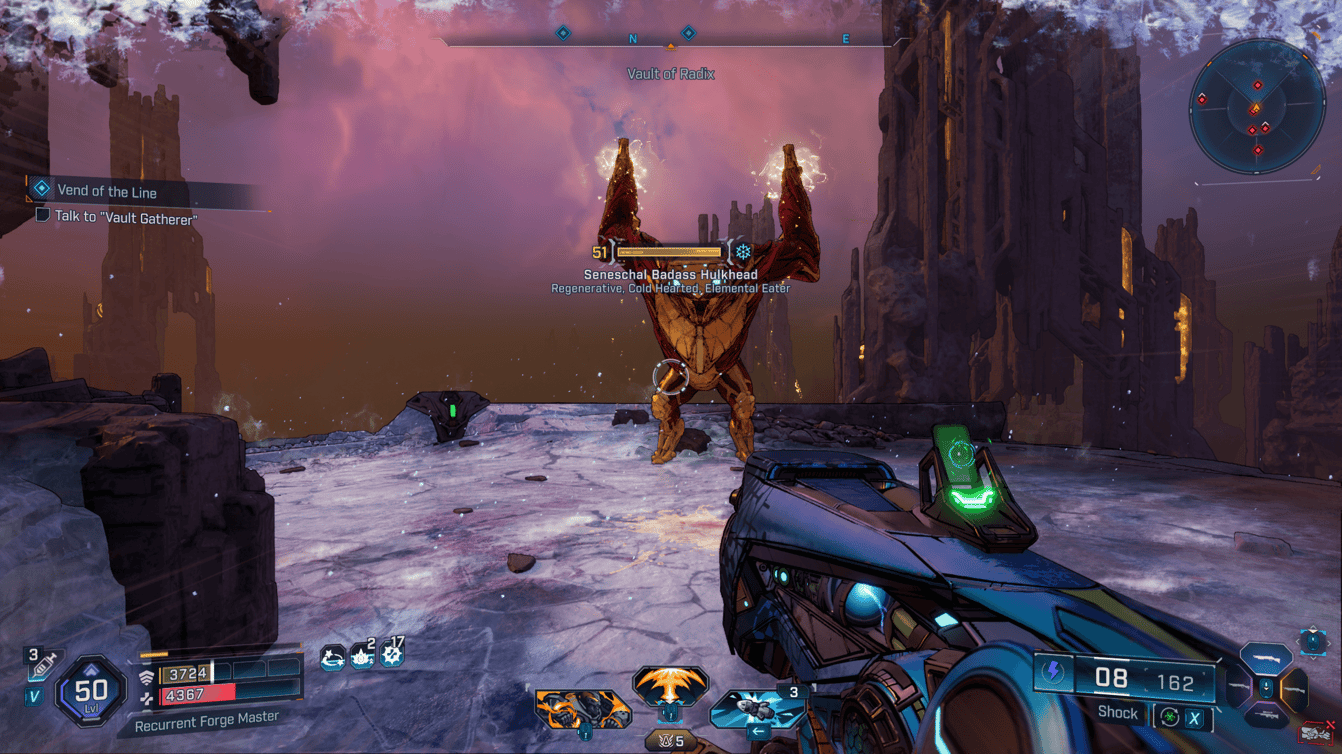Click the compass bar heading strip

[x=670, y=39]
